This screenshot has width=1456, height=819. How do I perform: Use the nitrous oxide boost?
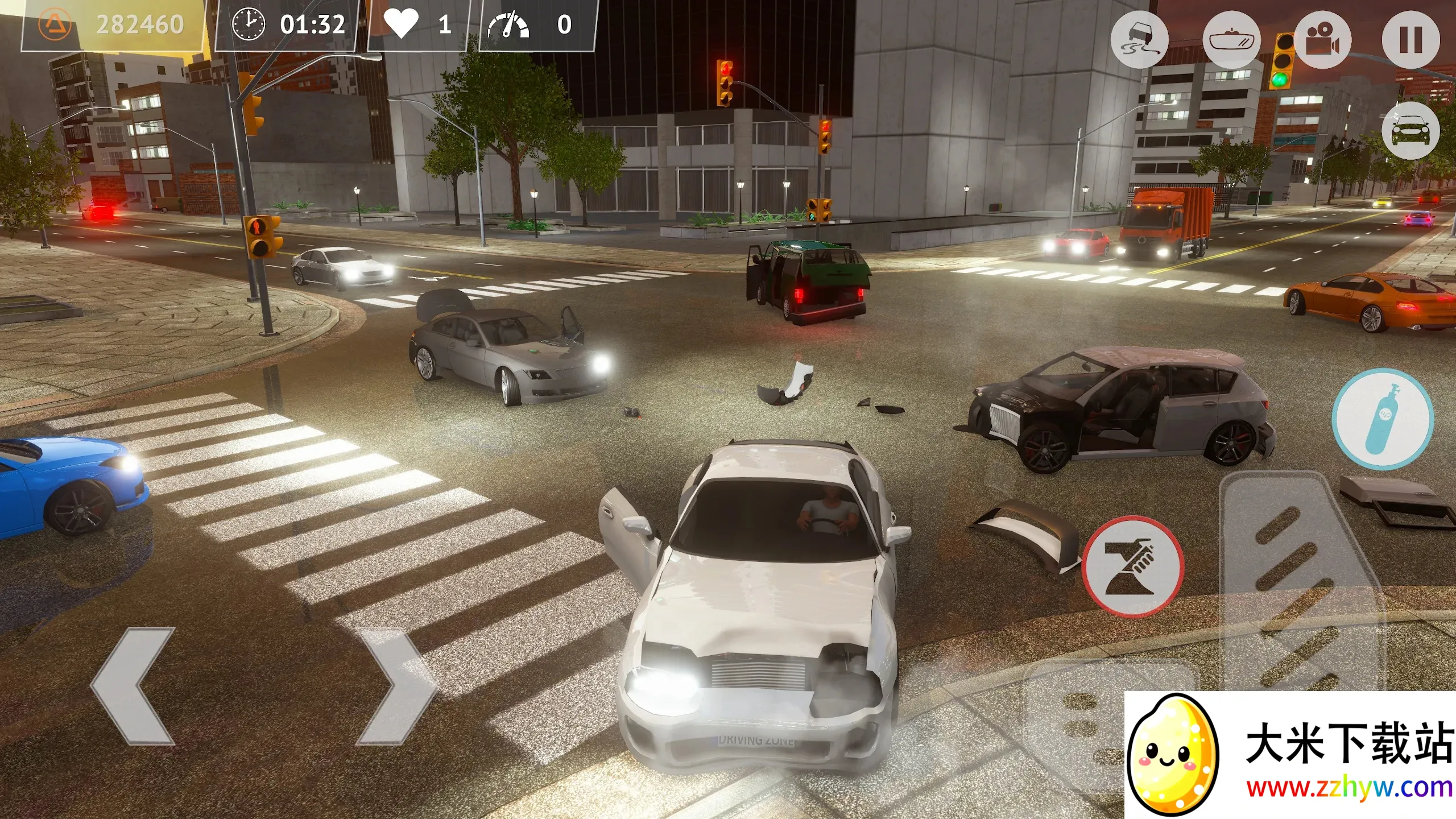coord(1382,419)
